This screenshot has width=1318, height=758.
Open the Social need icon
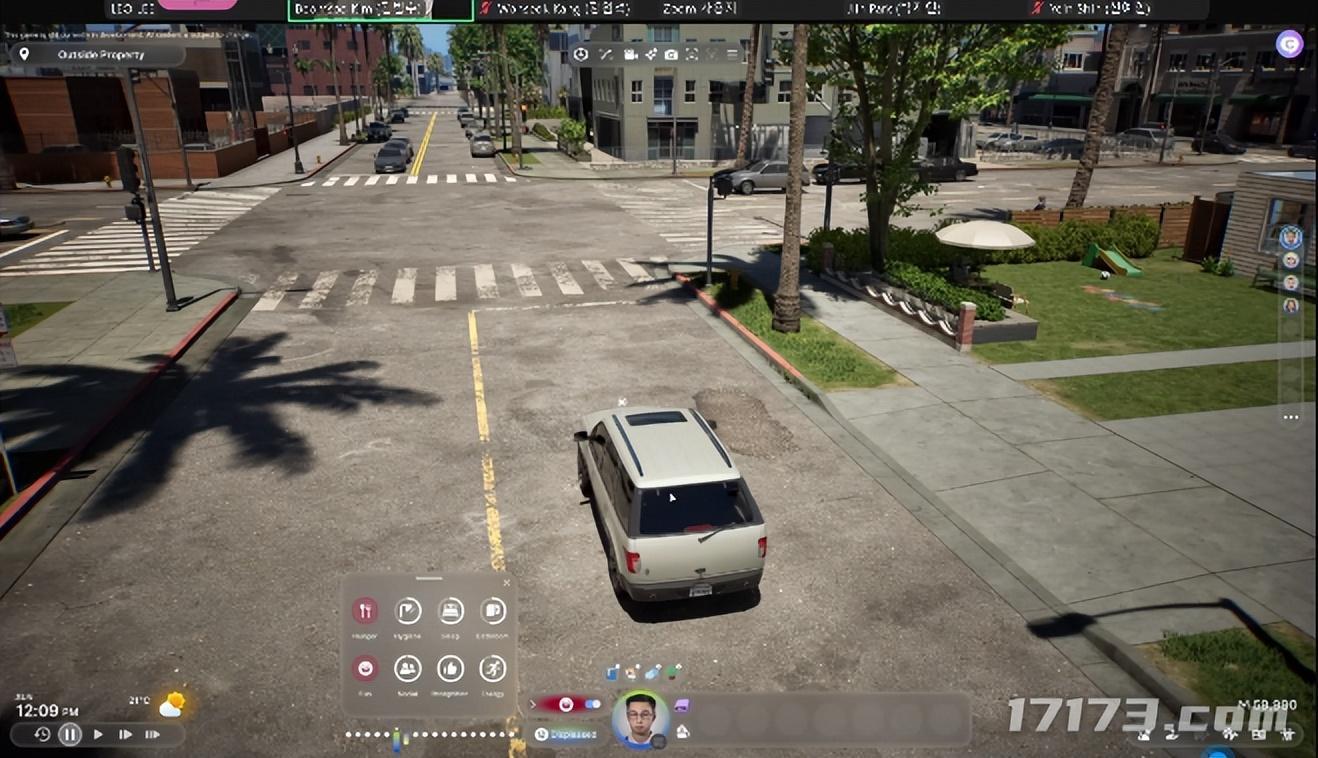click(x=408, y=668)
